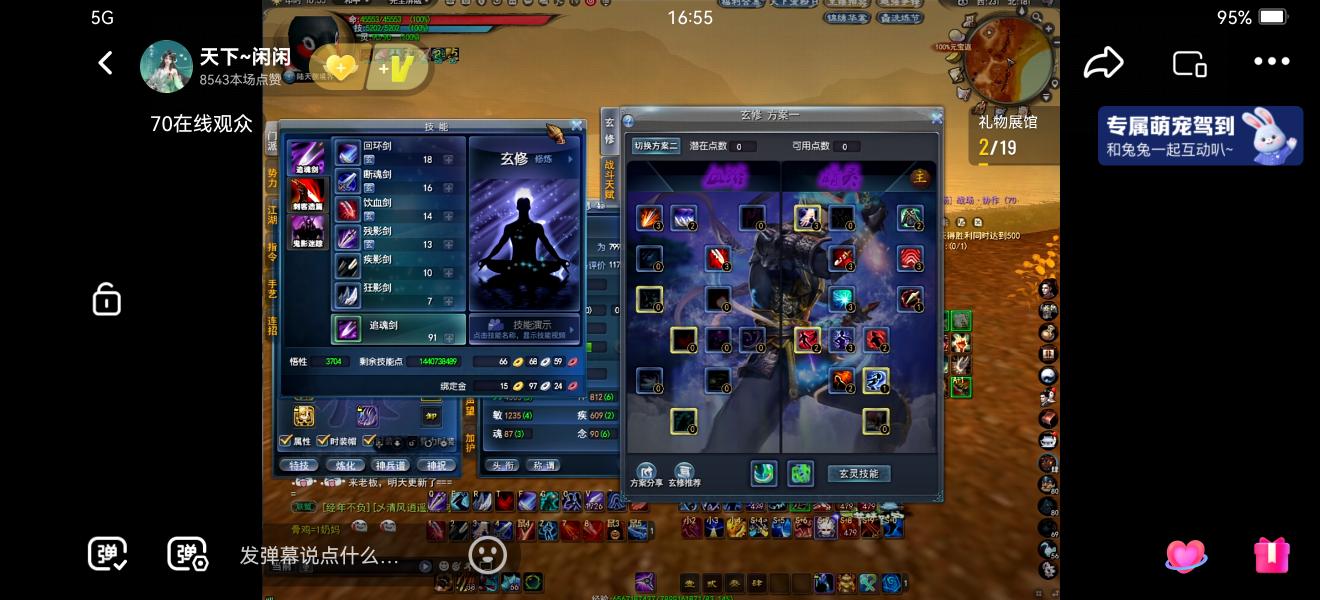Click the 方案分享 share icon
The image size is (1320, 600).
646,473
